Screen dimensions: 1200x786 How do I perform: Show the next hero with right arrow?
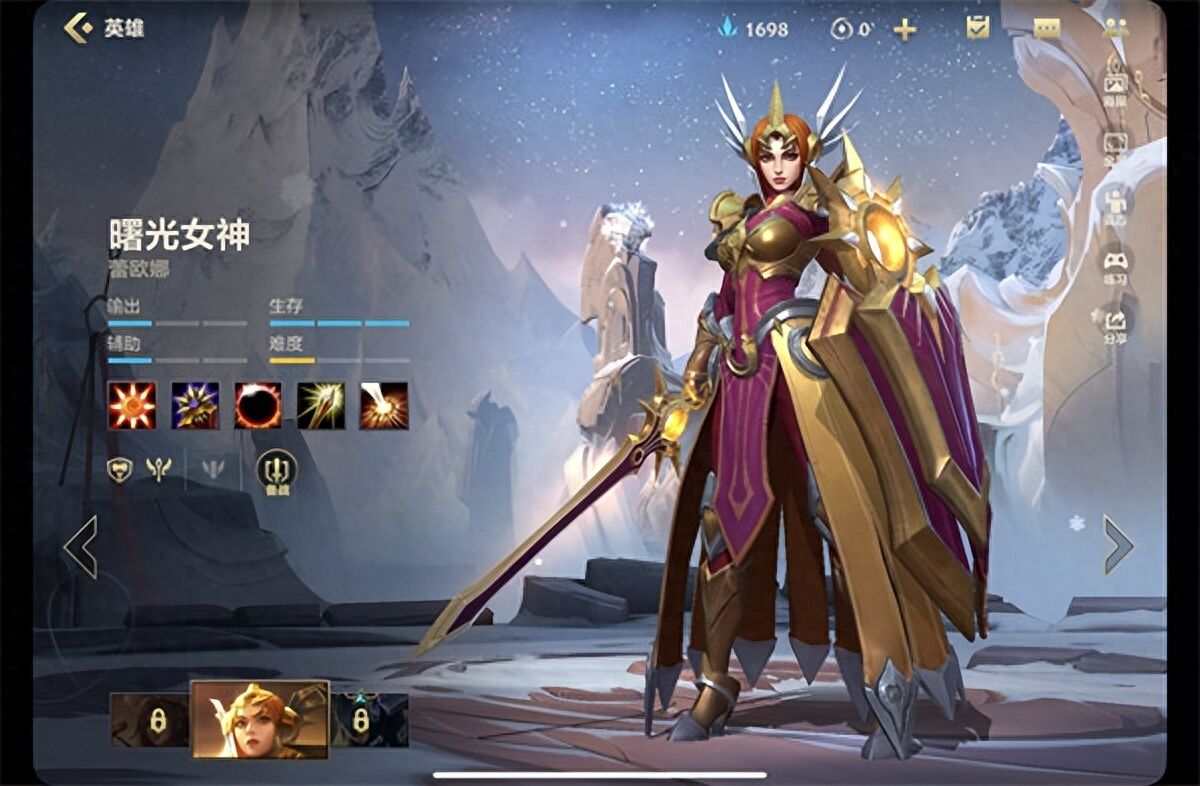click(x=1117, y=545)
